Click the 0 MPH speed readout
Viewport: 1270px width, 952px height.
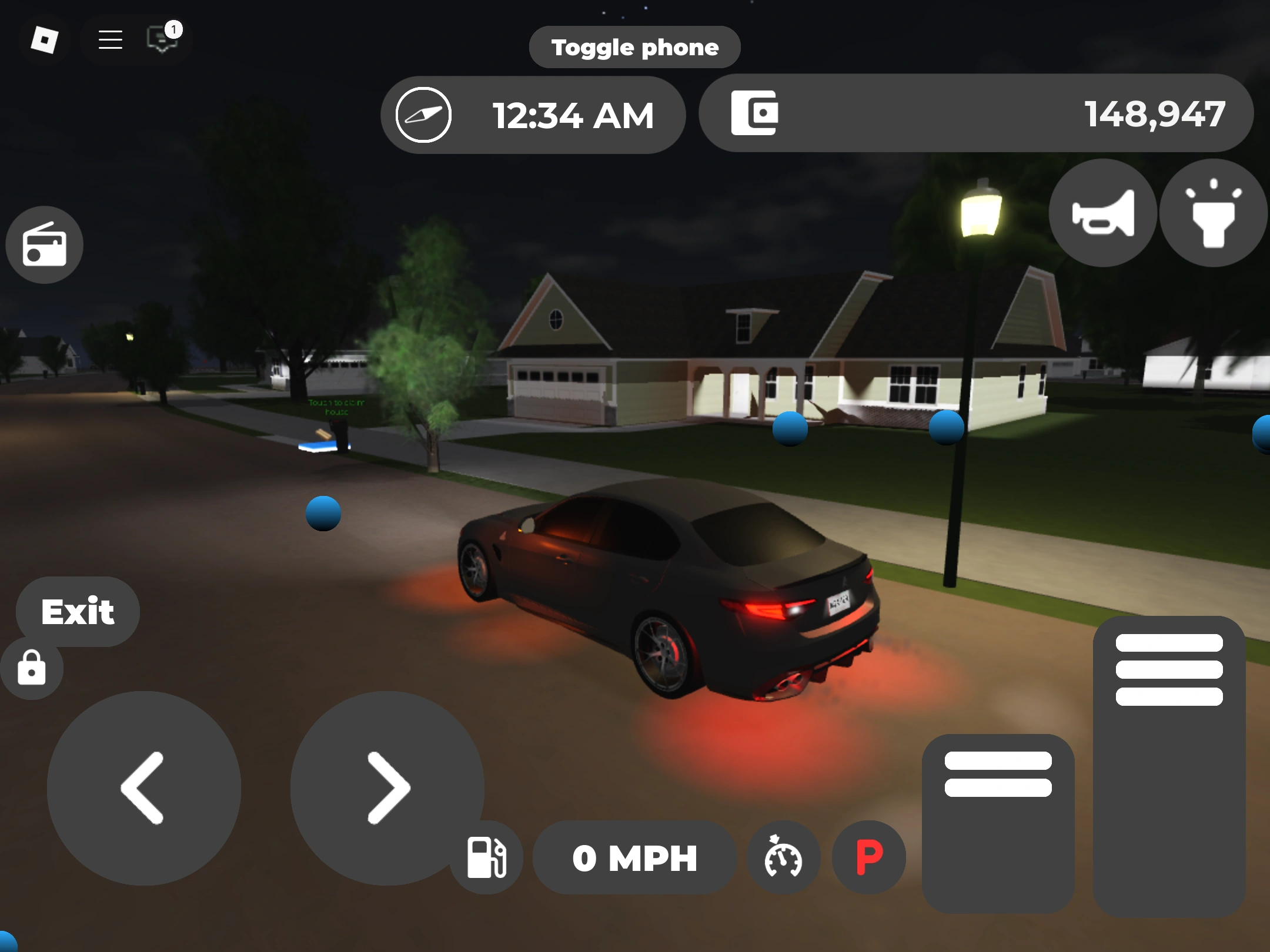(634, 857)
